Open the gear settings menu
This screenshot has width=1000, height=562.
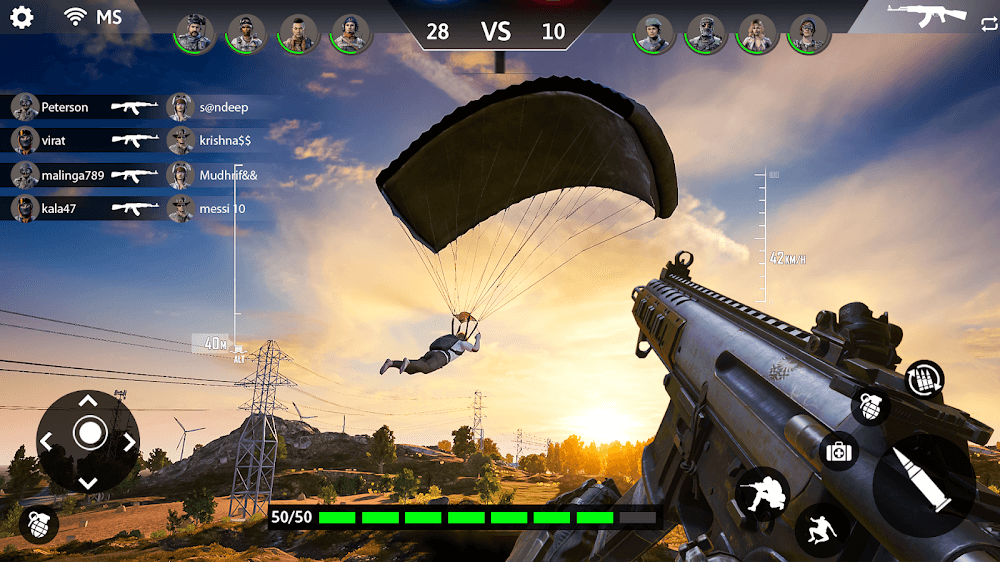21,17
